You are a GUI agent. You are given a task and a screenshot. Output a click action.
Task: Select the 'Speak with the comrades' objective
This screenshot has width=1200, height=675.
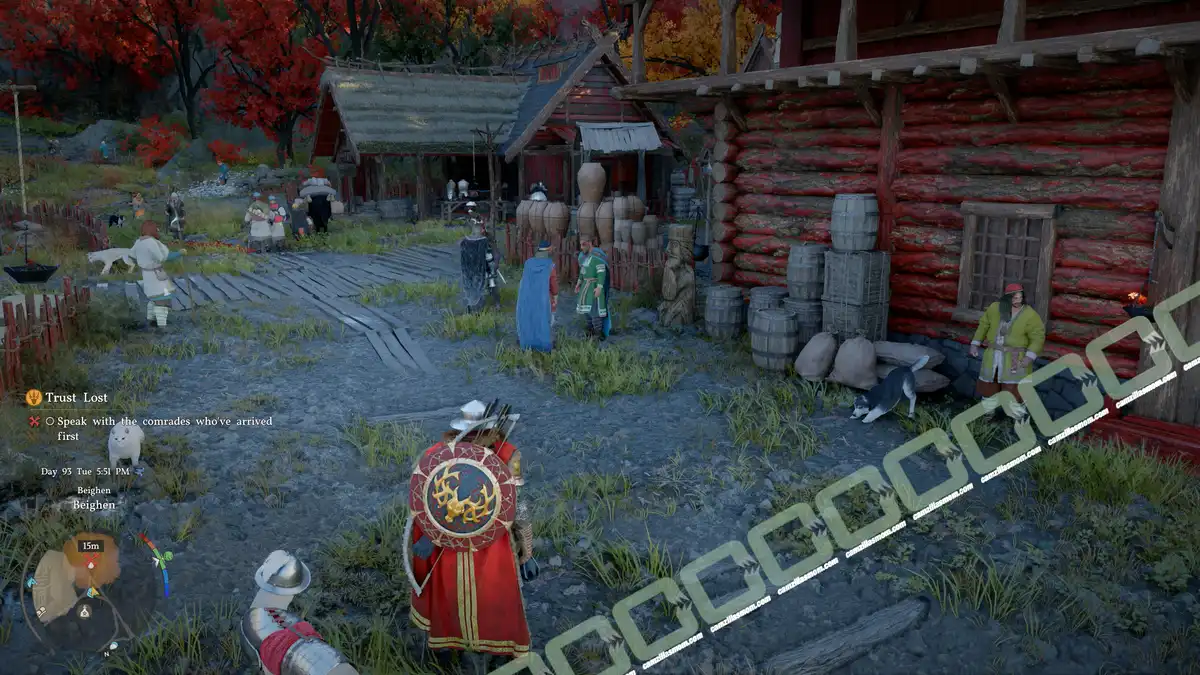pos(150,421)
